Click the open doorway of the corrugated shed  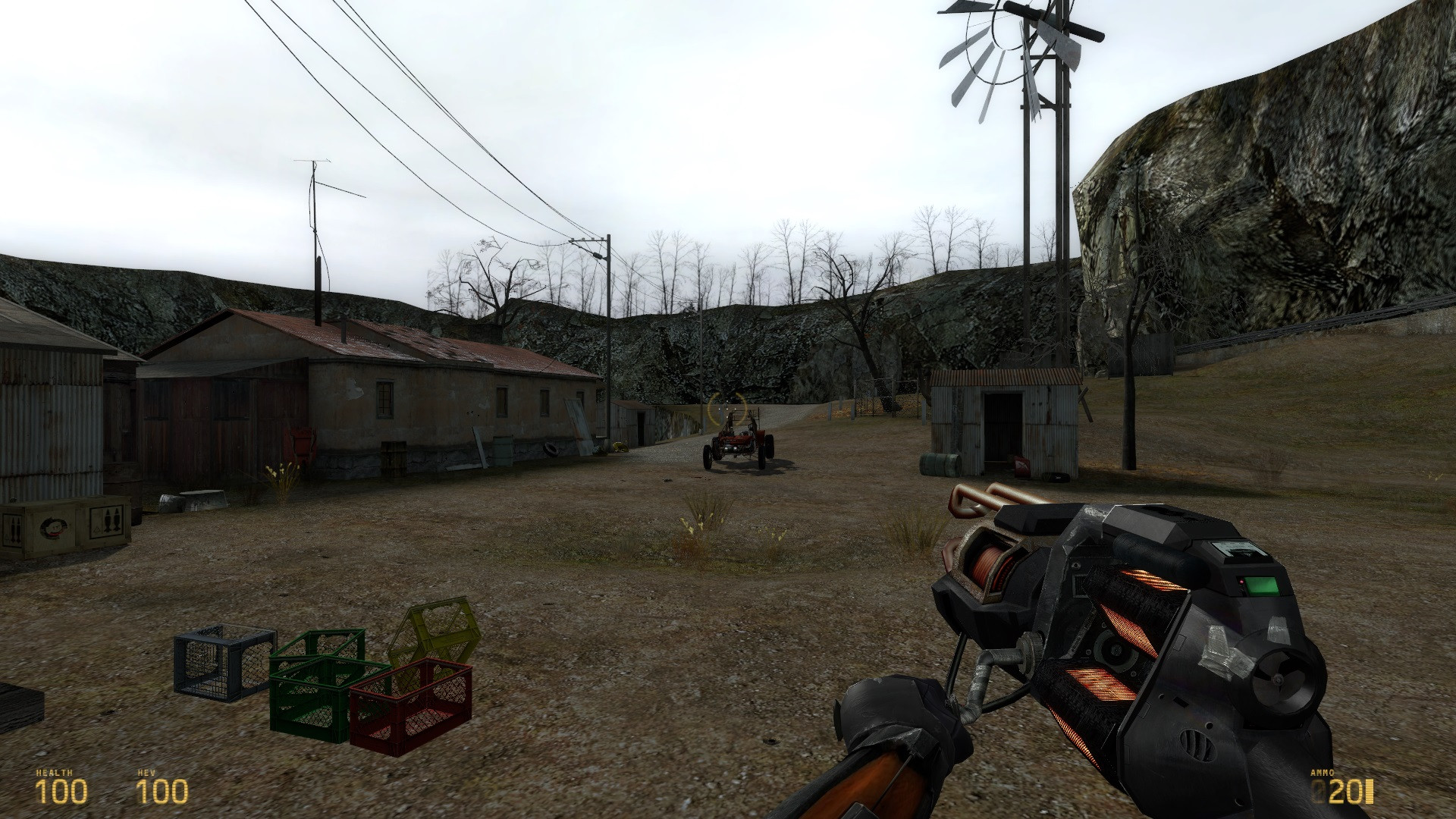click(x=1004, y=427)
